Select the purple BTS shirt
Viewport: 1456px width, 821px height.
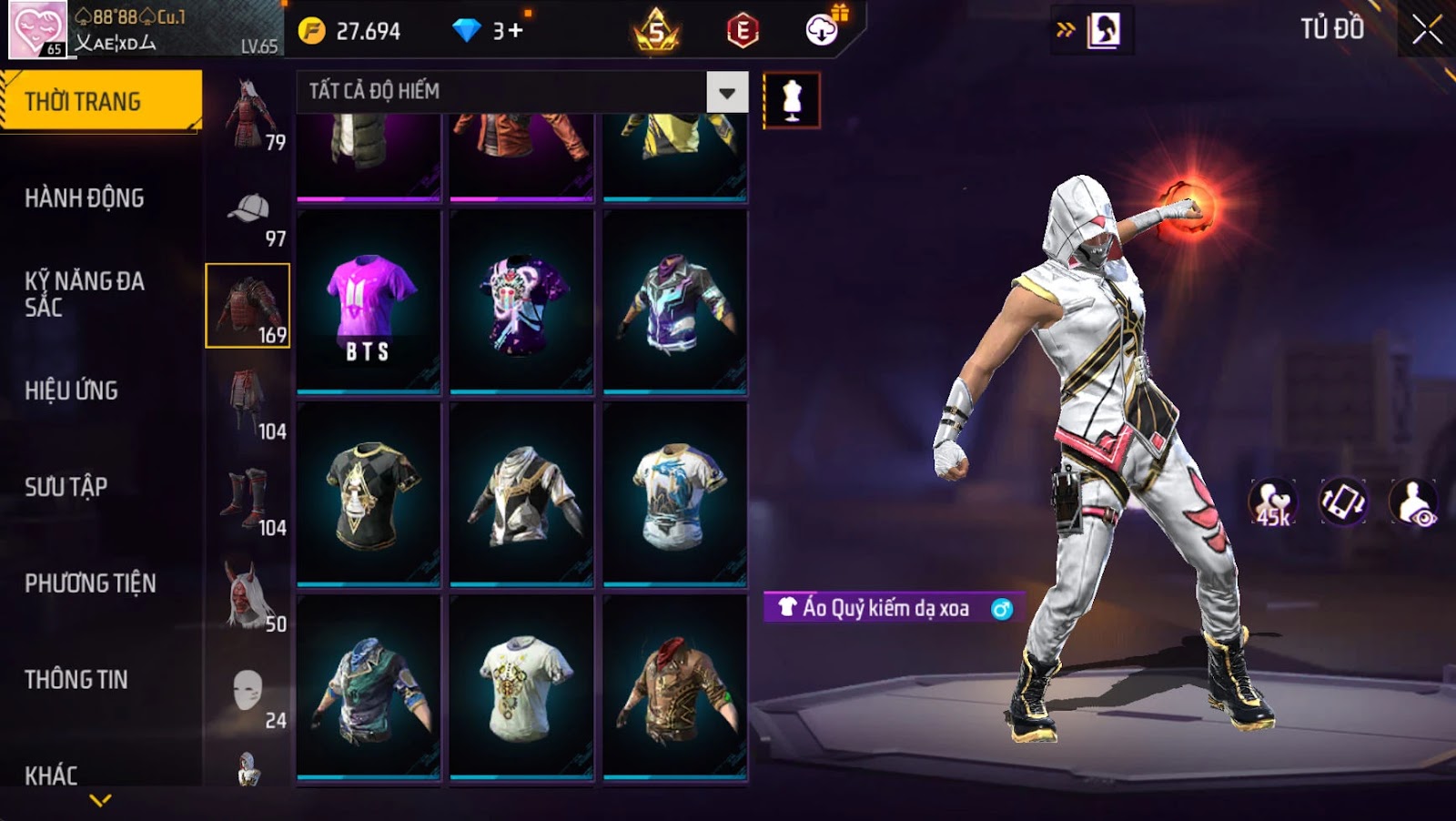click(x=369, y=303)
